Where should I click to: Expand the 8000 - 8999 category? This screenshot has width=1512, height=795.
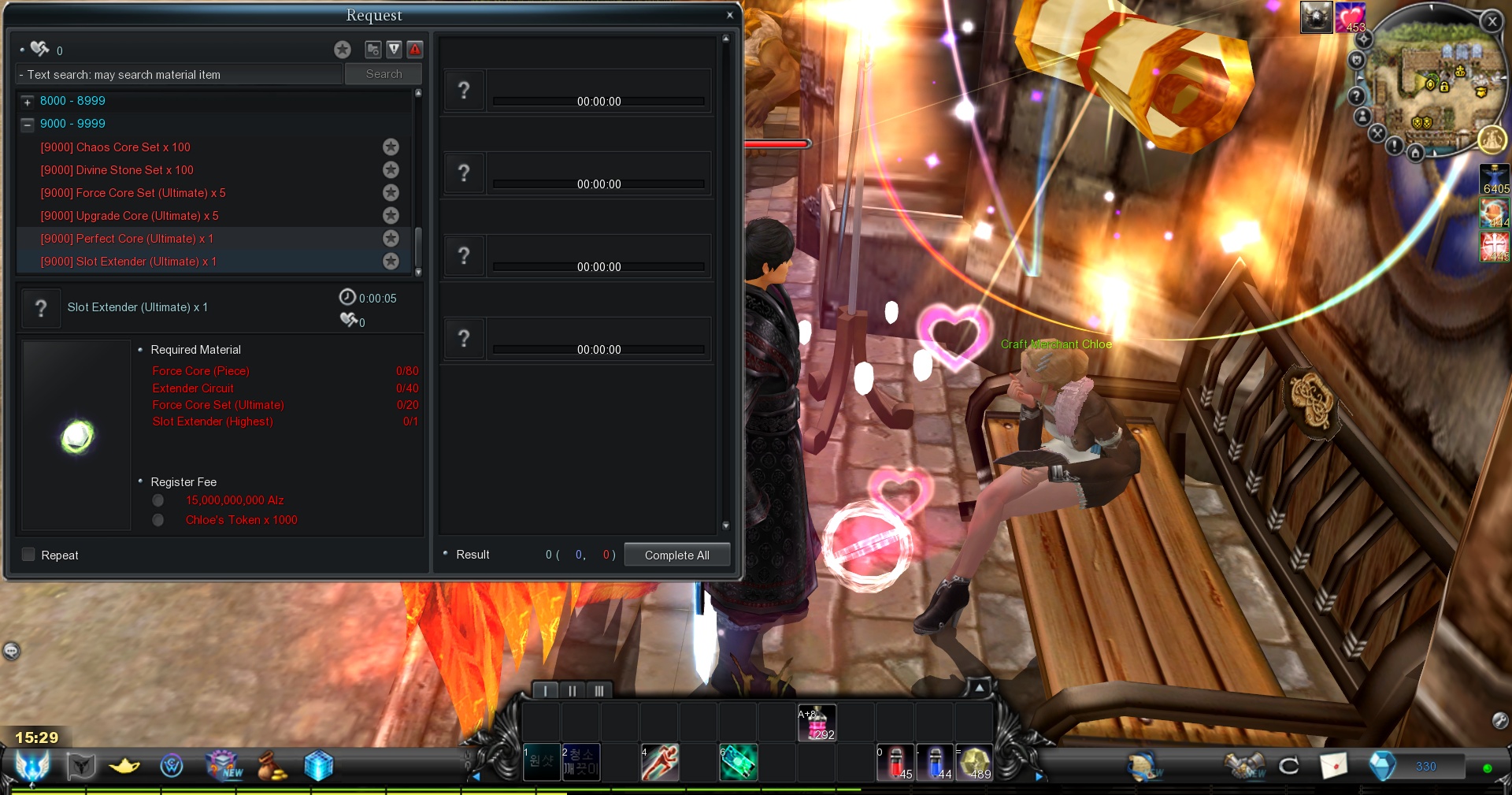(28, 102)
